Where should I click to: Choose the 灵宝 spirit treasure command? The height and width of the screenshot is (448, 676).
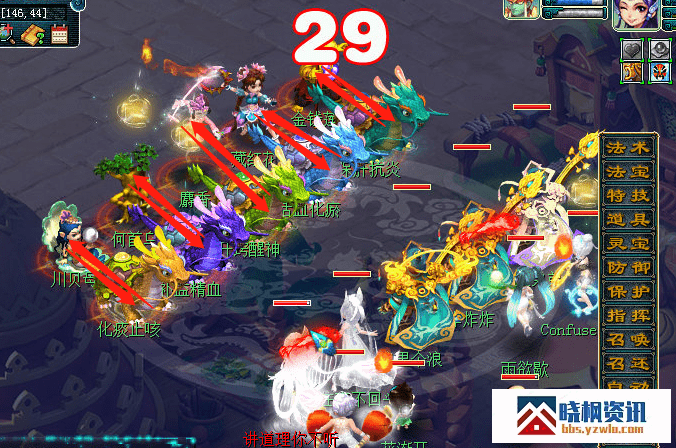(628, 243)
